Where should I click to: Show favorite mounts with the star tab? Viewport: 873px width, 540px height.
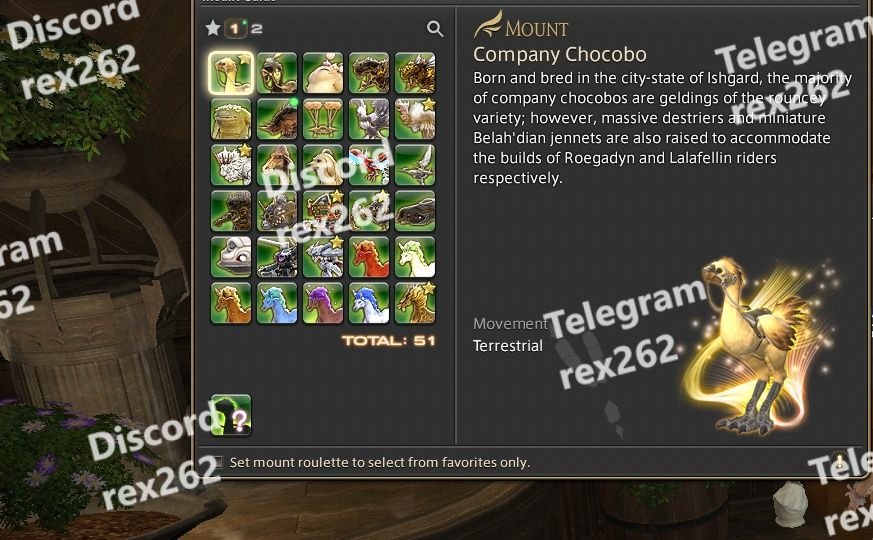(213, 29)
